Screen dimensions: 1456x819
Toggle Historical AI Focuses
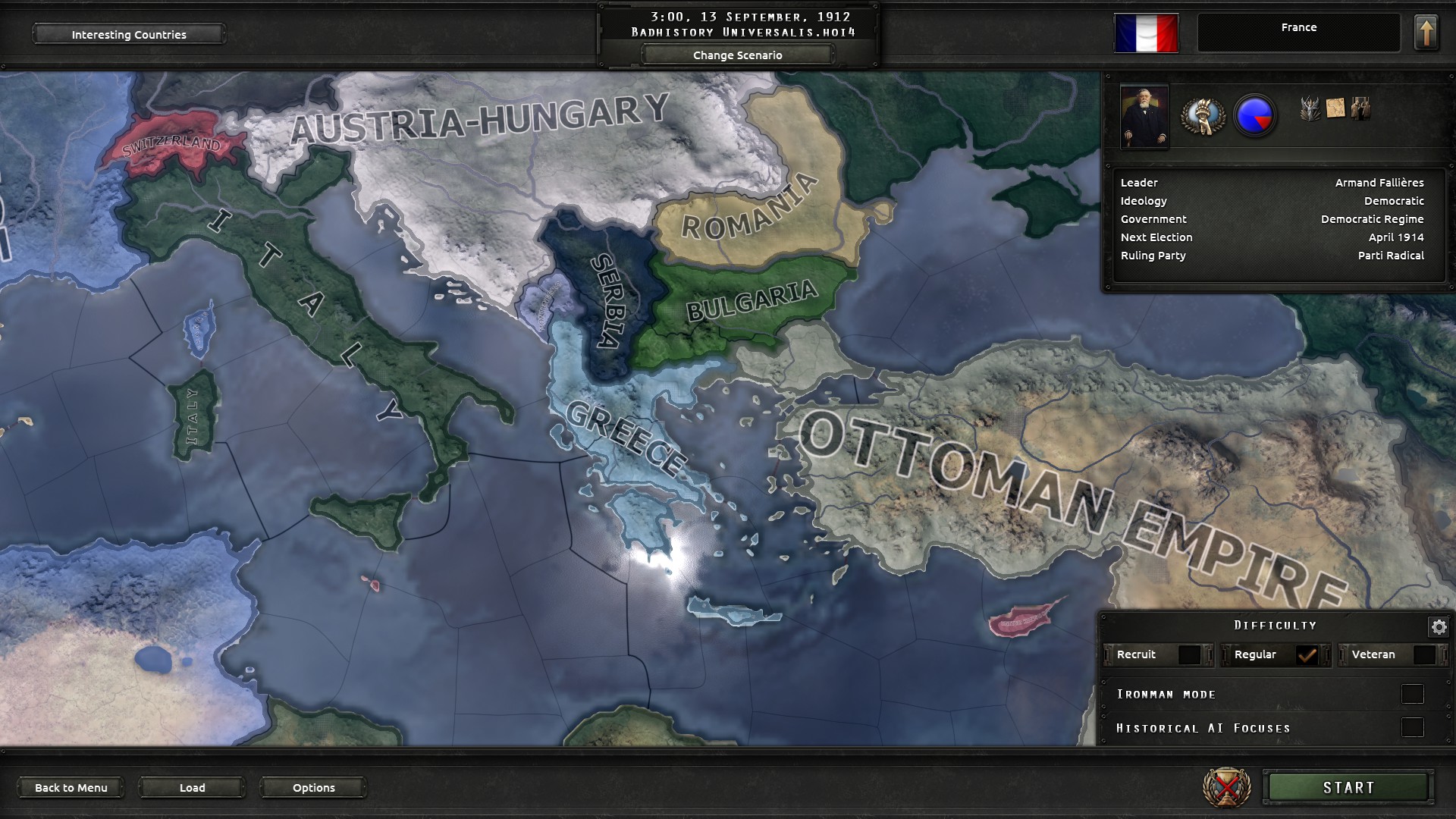1412,728
